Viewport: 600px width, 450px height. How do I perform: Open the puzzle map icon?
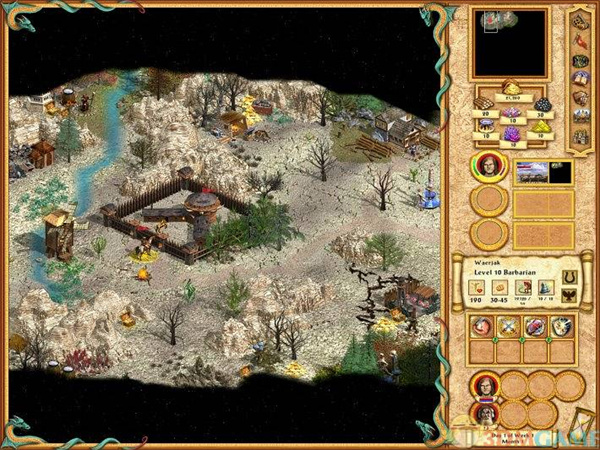click(x=580, y=24)
